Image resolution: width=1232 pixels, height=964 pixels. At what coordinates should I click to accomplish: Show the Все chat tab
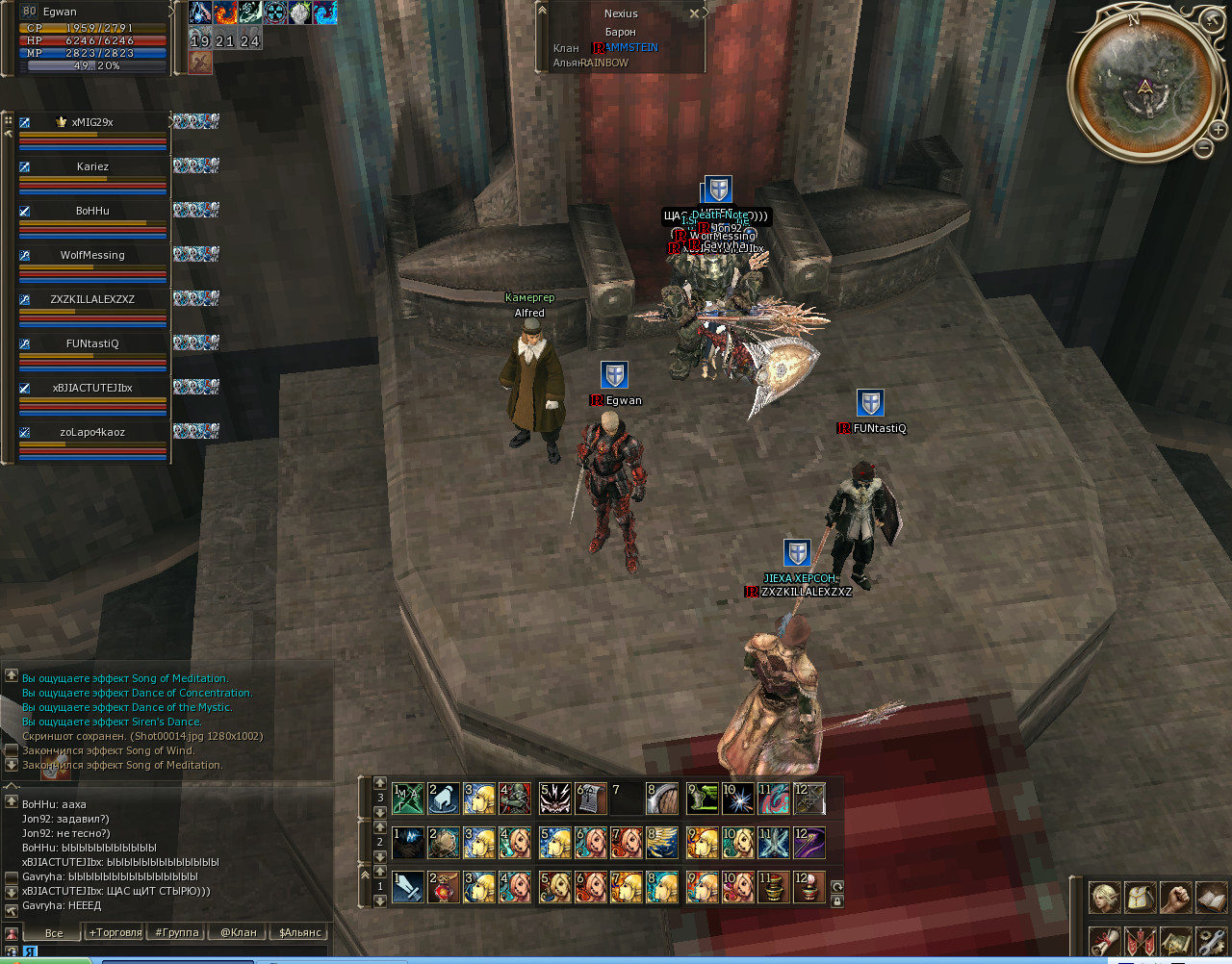(x=54, y=932)
